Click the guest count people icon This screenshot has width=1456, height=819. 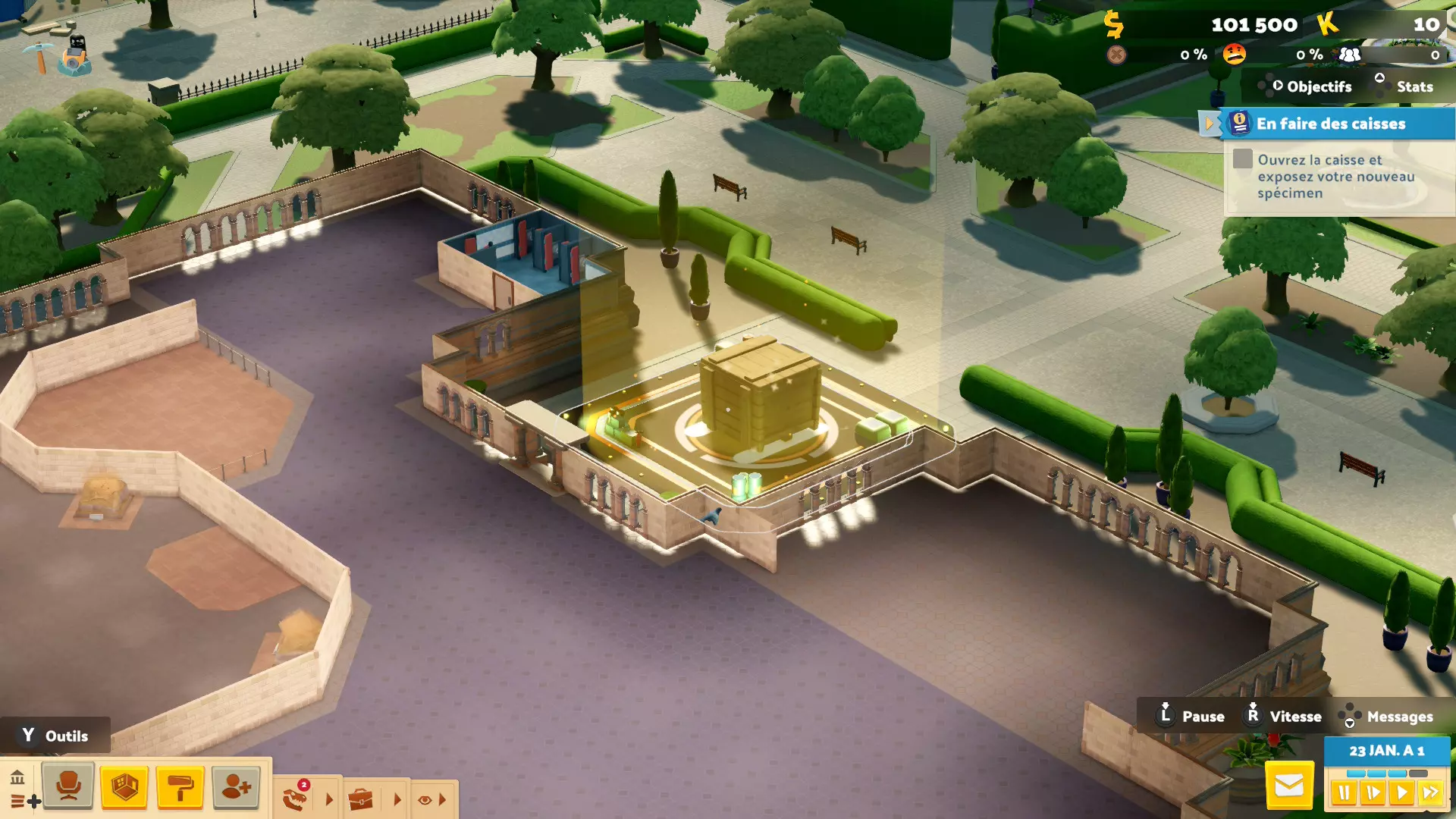[1350, 55]
